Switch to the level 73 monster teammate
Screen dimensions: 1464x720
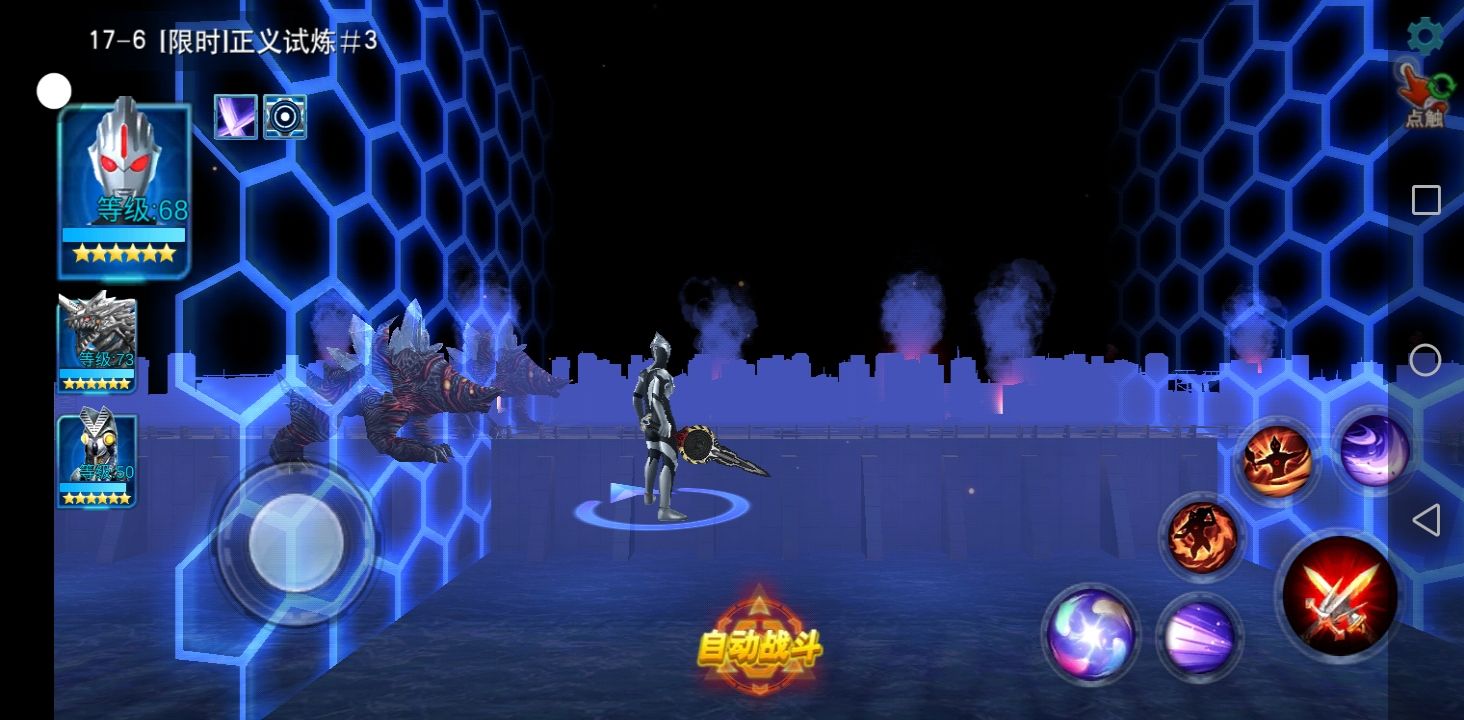coord(97,341)
